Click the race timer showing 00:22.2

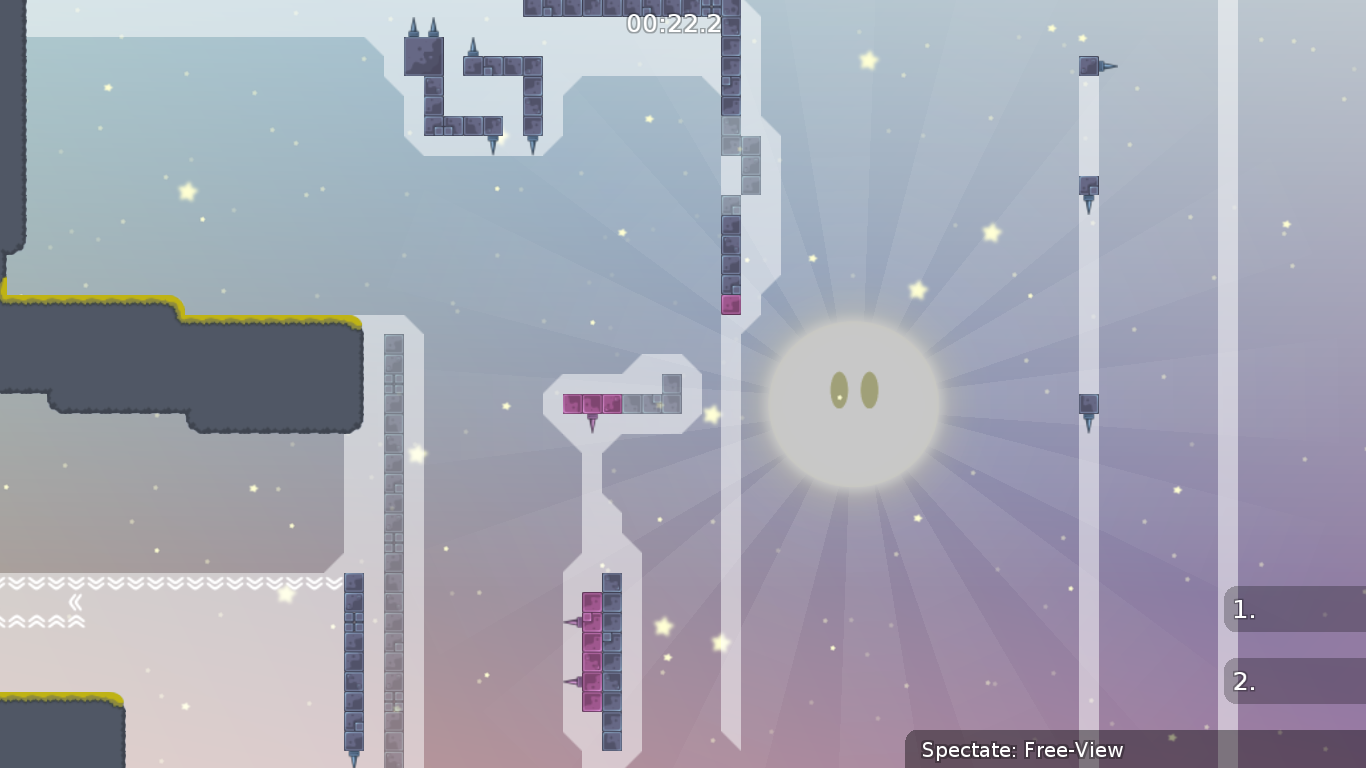672,26
